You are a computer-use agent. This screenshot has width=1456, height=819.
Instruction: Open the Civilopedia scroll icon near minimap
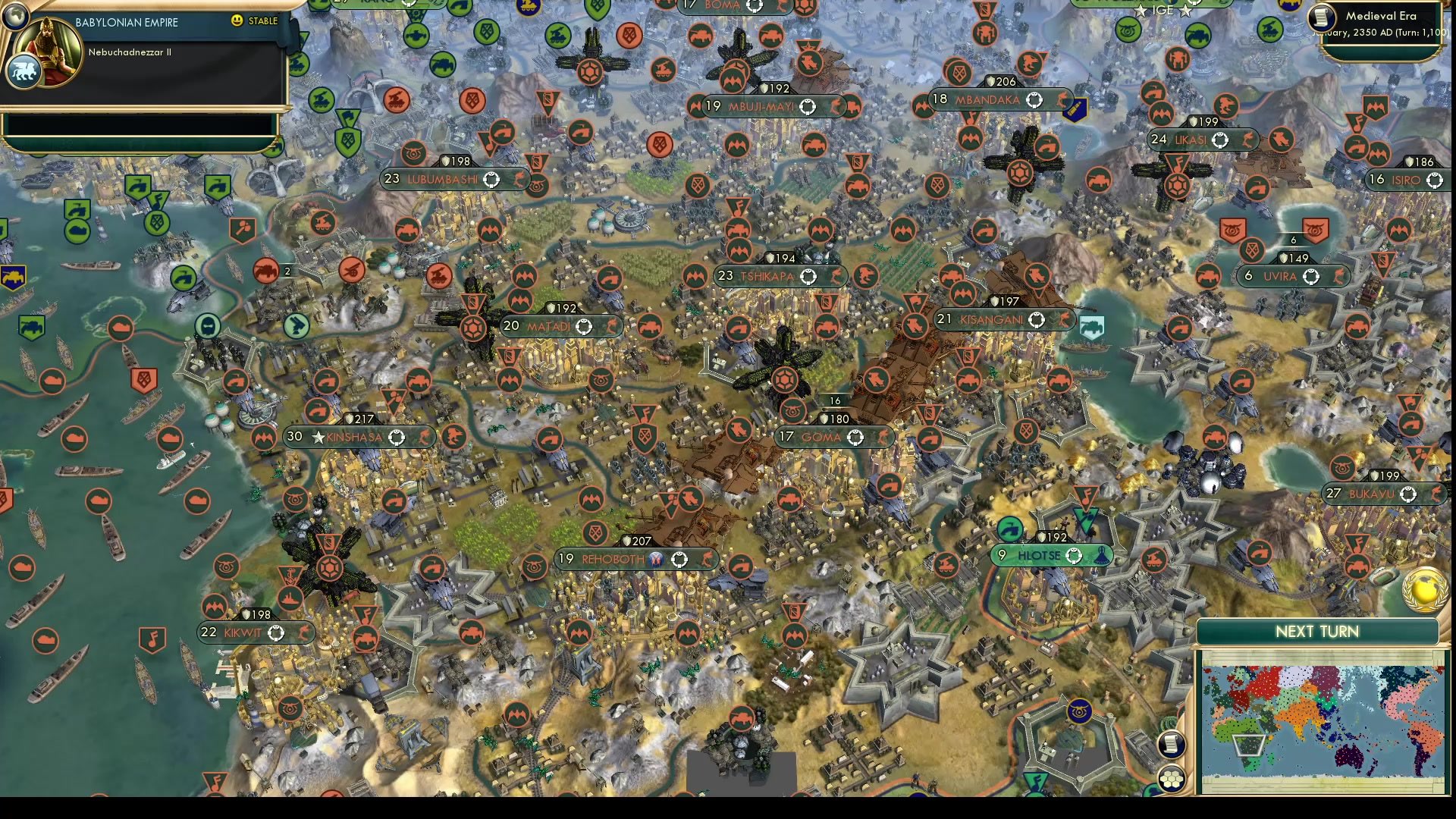1171,745
